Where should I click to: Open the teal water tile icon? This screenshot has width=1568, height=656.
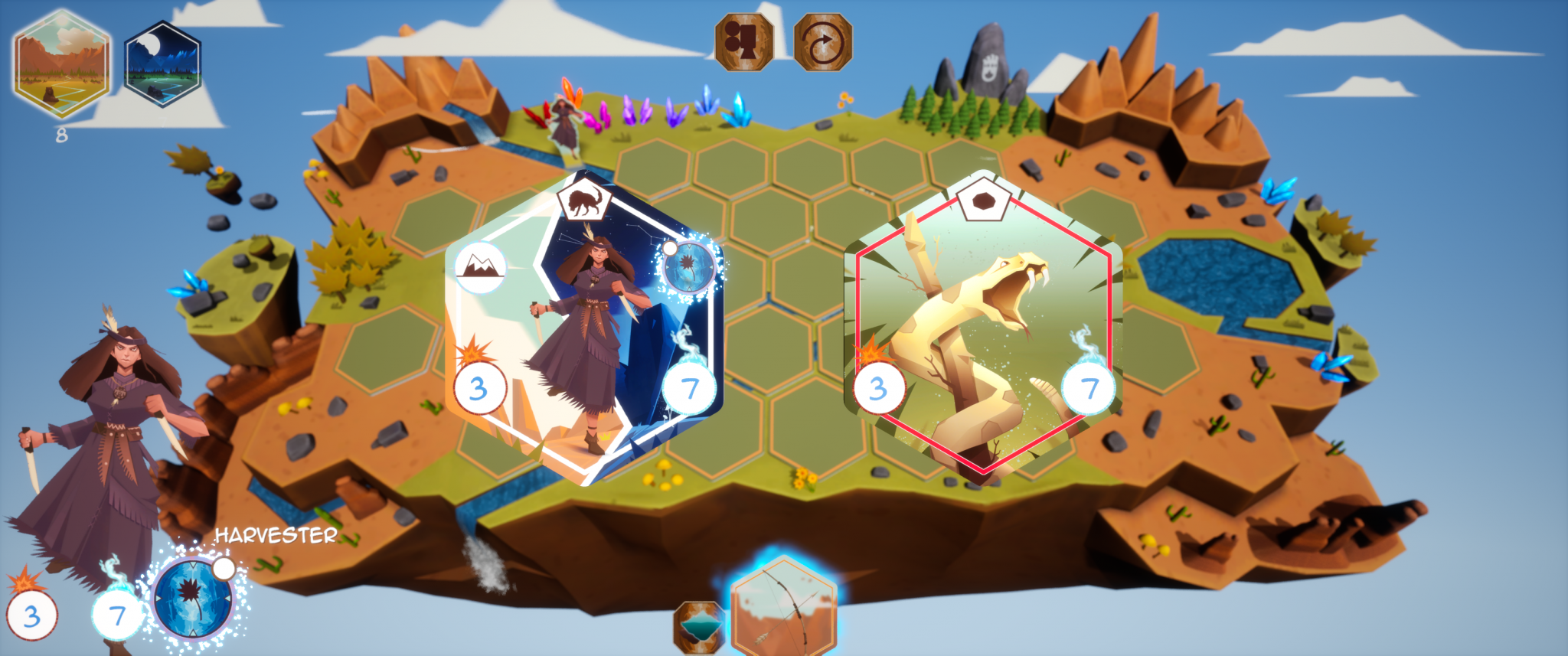698,627
